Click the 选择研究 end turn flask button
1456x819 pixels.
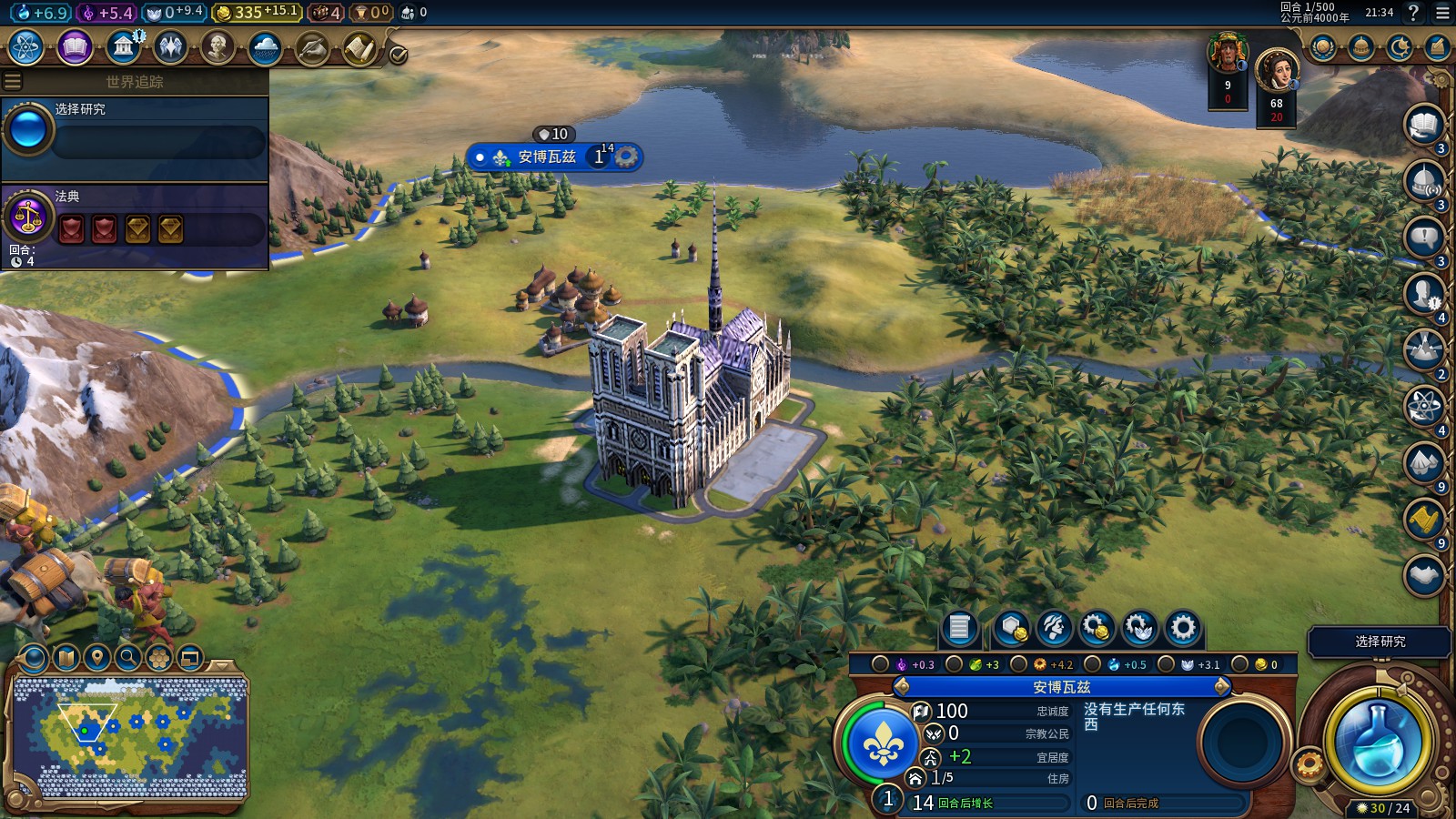(1377, 741)
